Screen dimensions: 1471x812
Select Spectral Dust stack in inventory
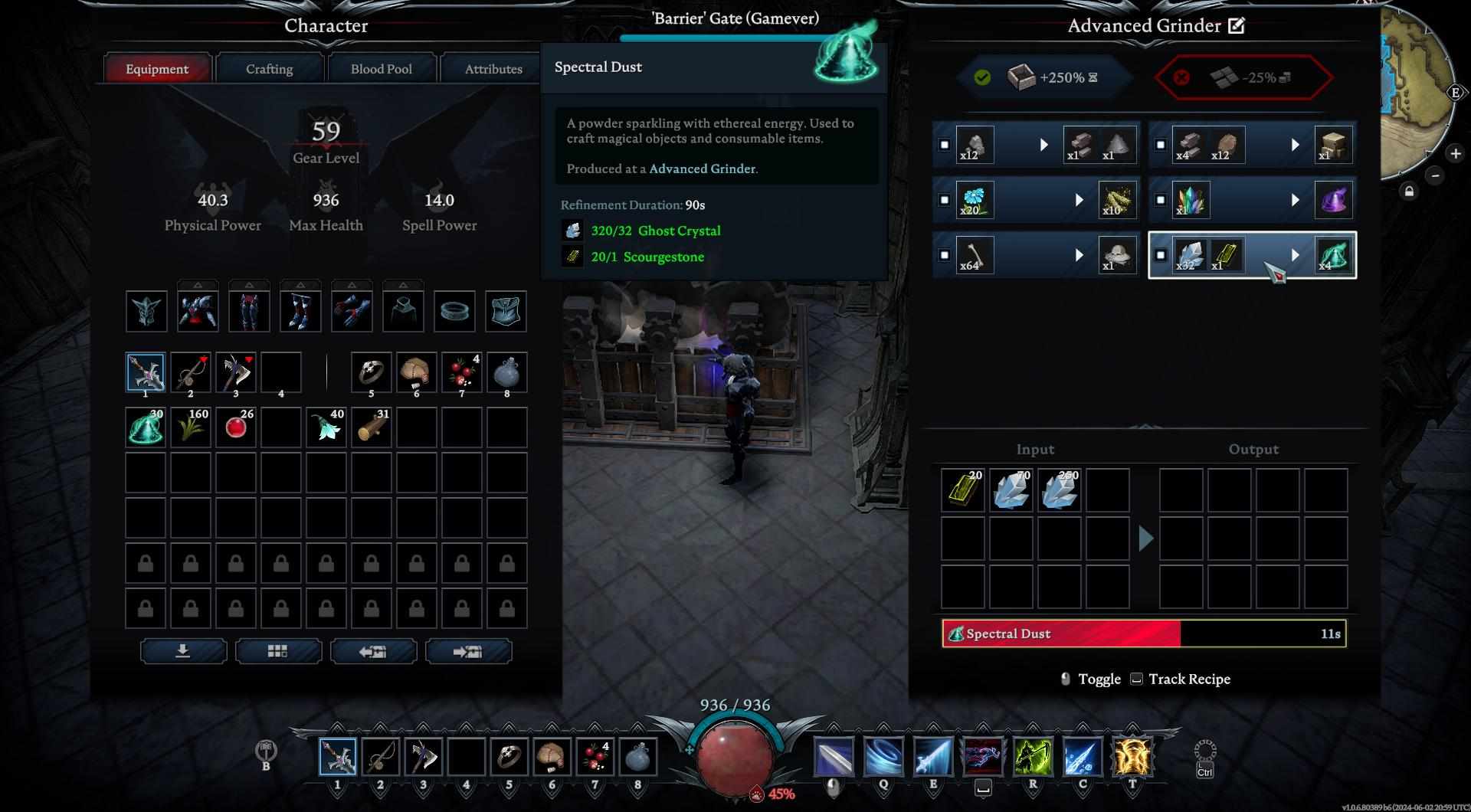click(x=146, y=427)
